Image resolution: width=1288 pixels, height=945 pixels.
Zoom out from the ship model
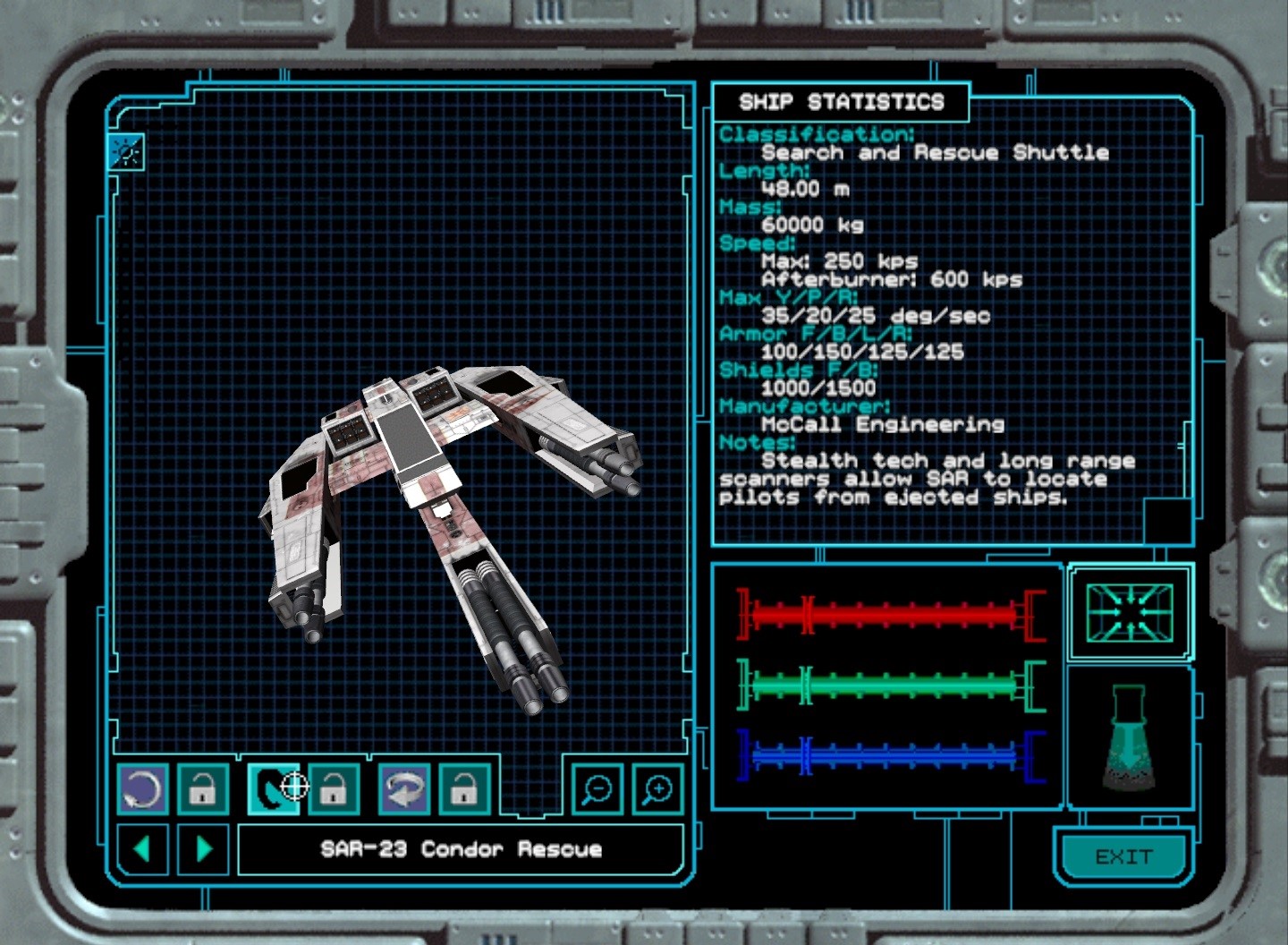597,789
